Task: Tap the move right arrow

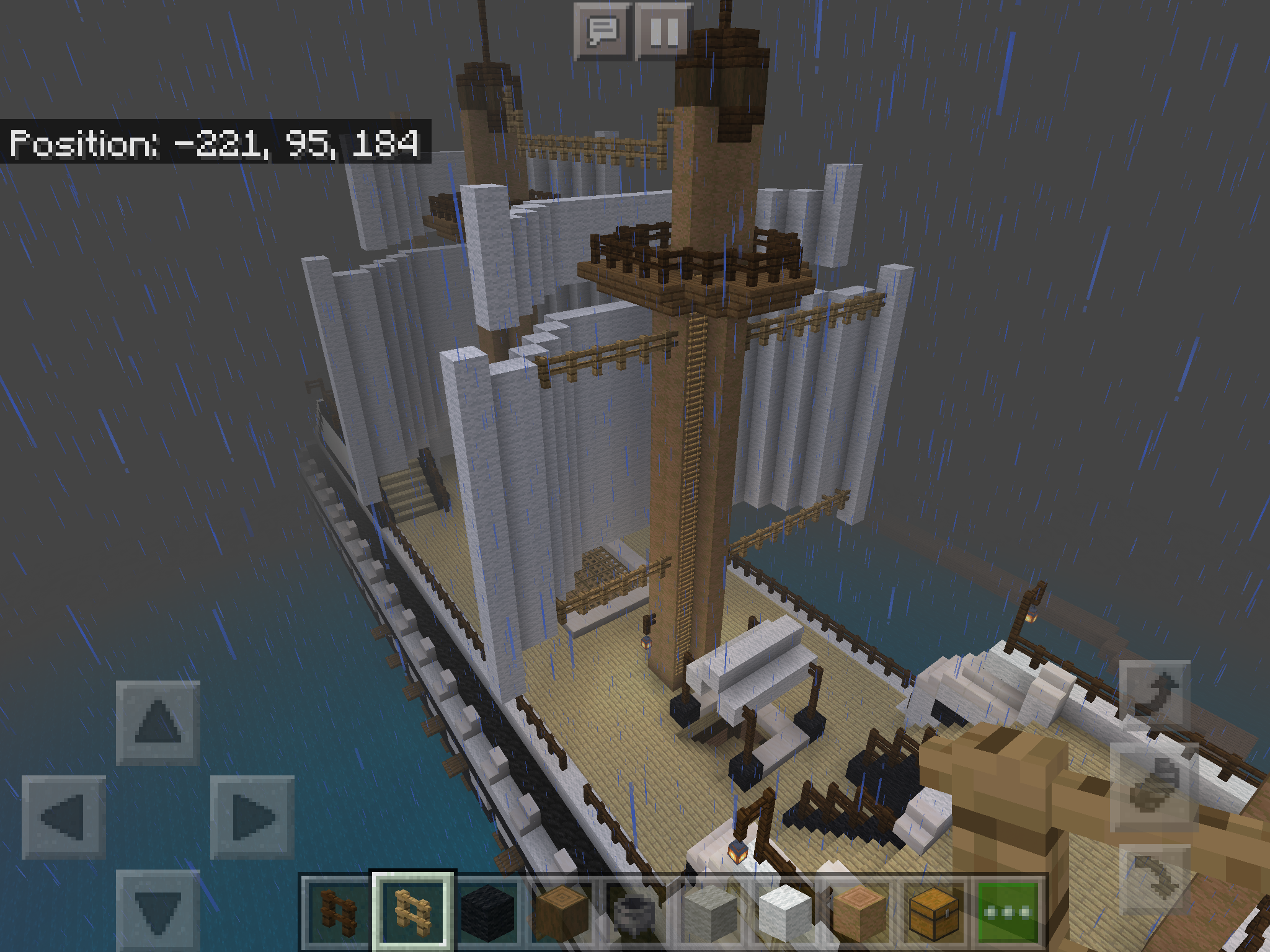Action: tap(252, 817)
